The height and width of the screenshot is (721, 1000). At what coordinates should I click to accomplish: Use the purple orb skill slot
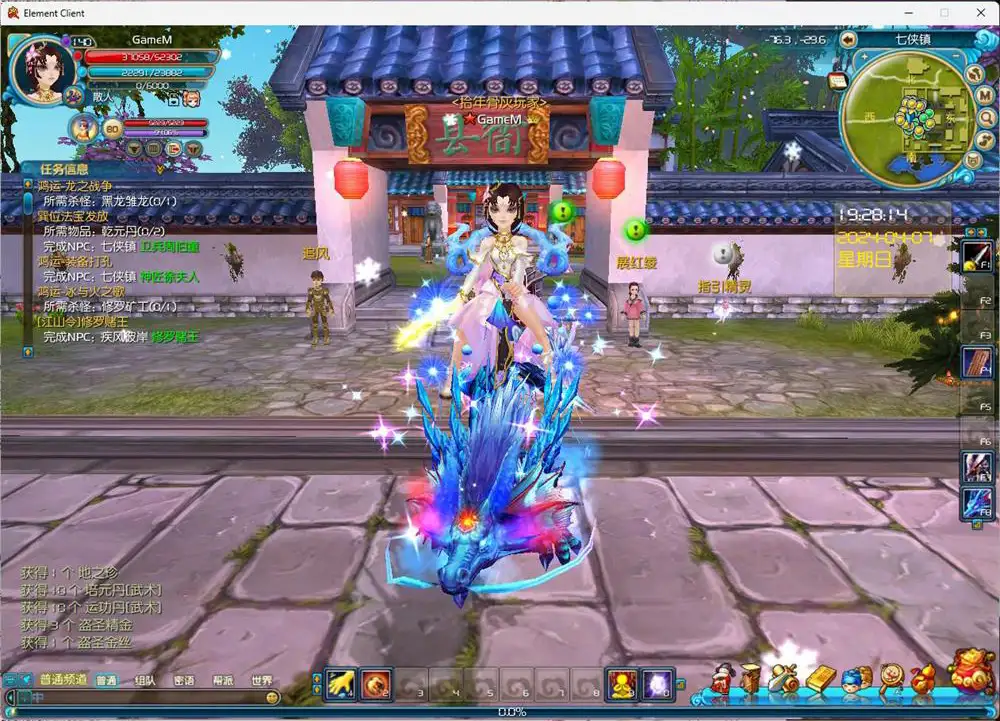tap(657, 682)
